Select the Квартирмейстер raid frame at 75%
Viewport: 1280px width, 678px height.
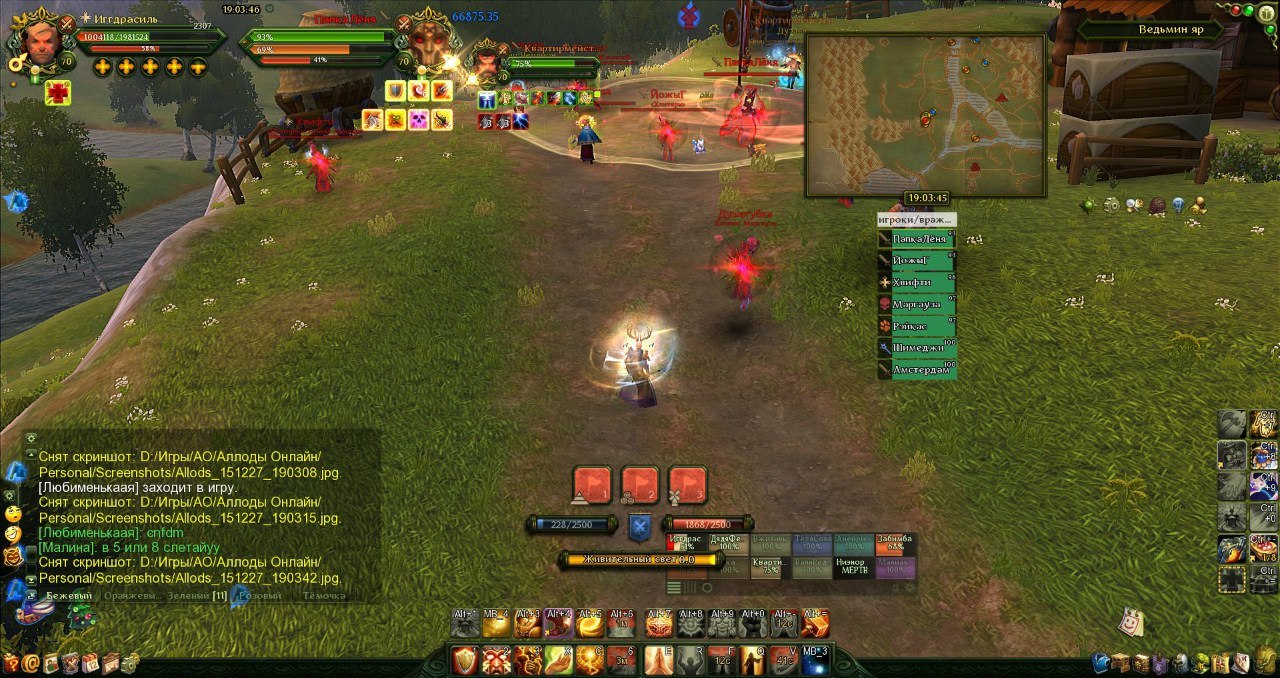pos(768,568)
